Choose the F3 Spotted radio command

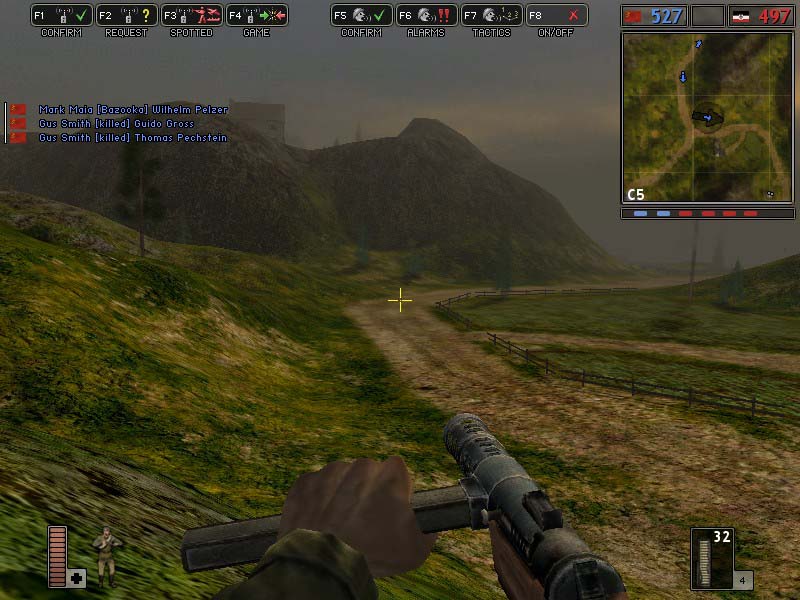(x=191, y=16)
